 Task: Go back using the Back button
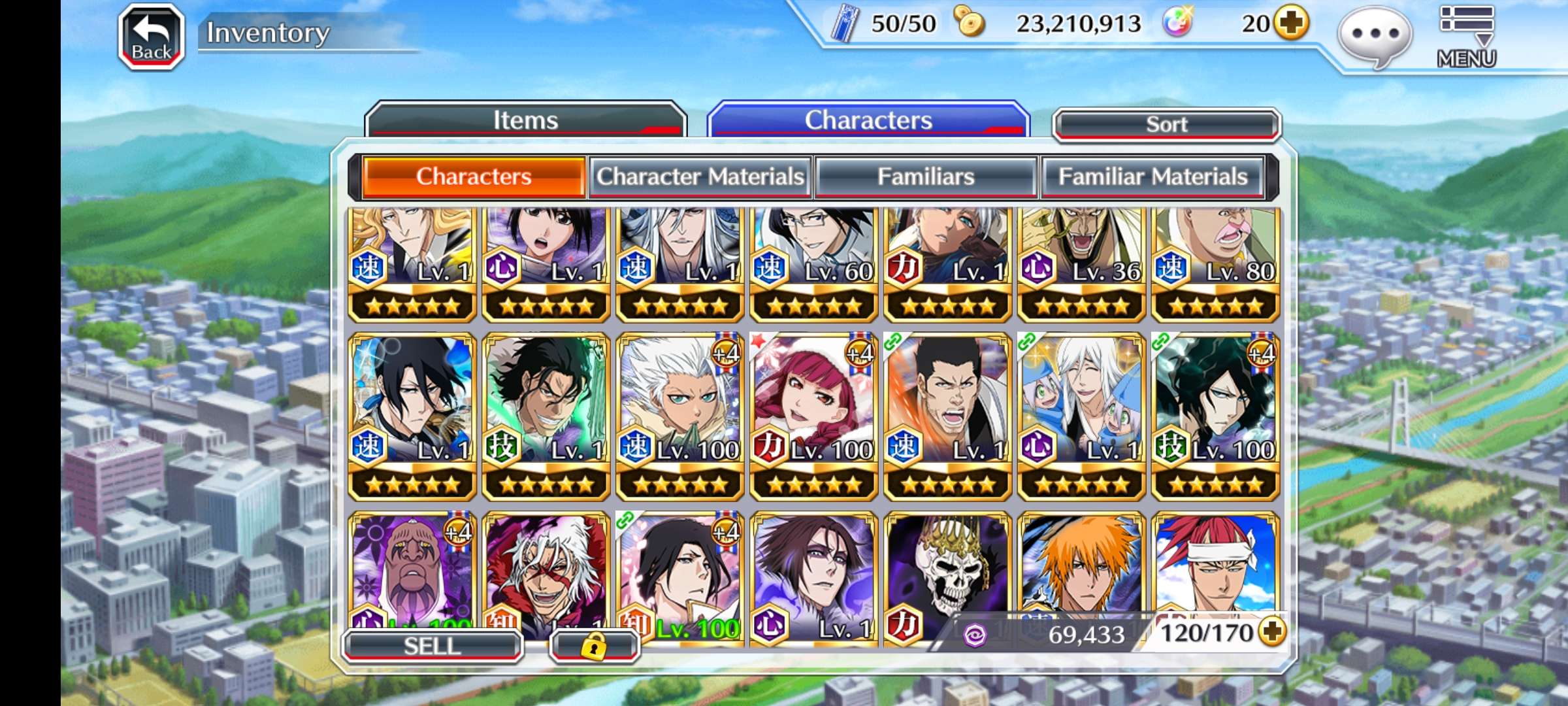[152, 37]
